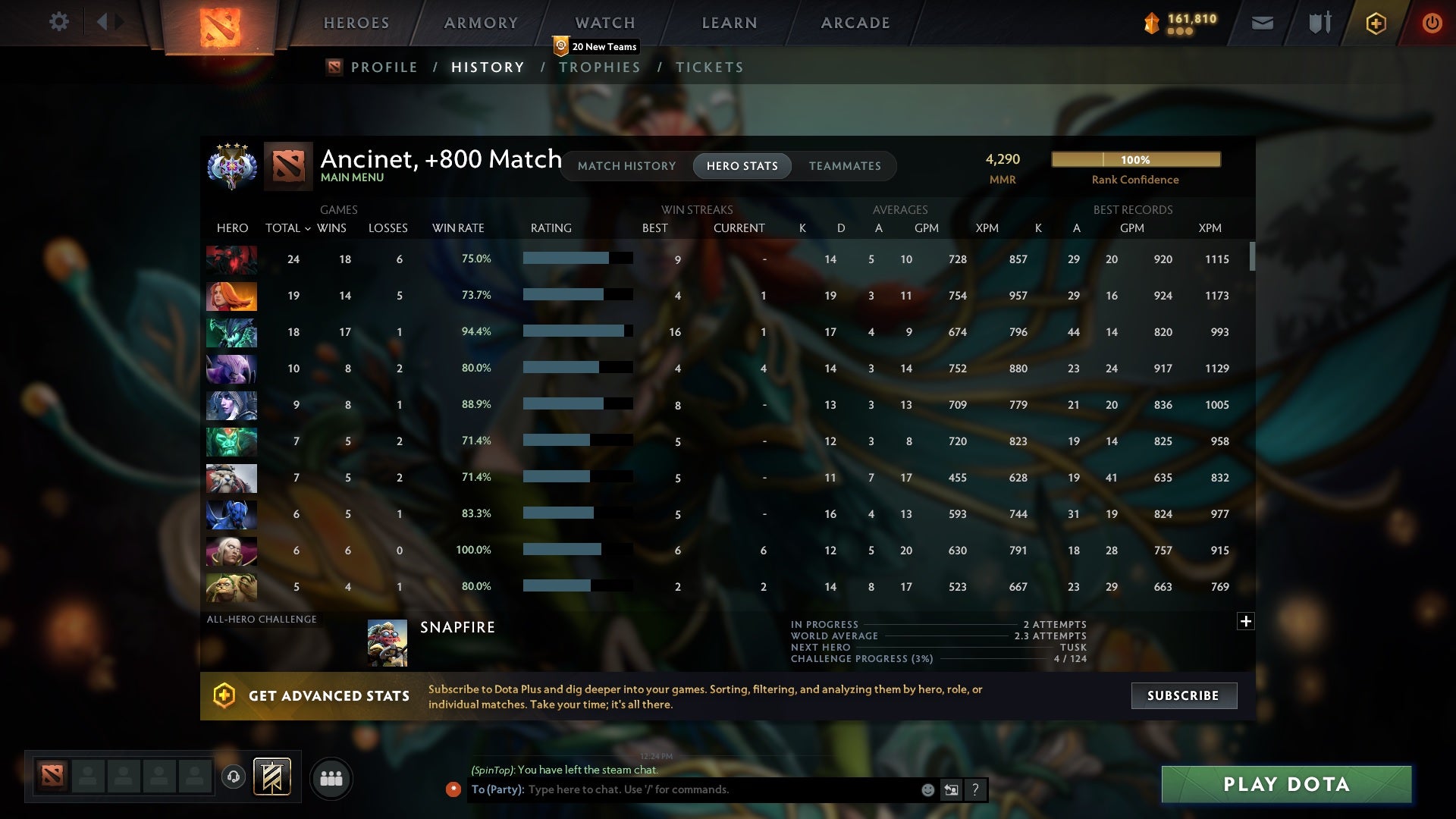
Task: Click the power exit icon top right
Action: coord(1432,23)
